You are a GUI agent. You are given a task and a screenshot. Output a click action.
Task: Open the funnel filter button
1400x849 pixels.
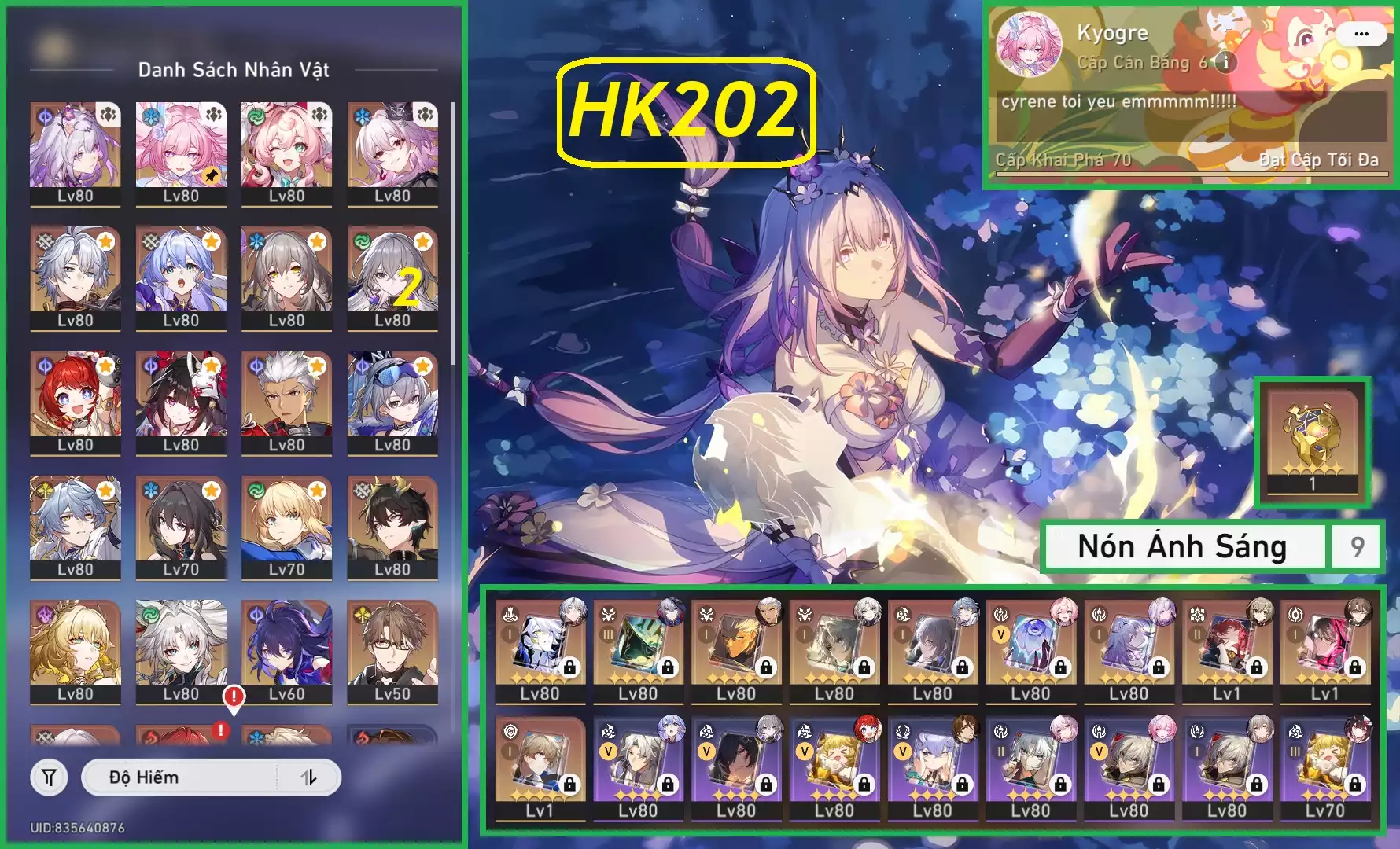point(49,777)
